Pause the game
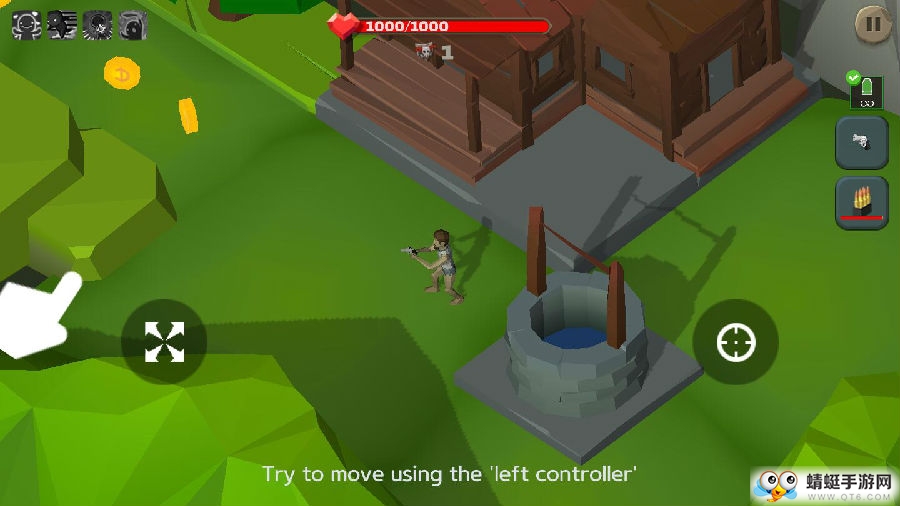The width and height of the screenshot is (900, 506). [872, 24]
